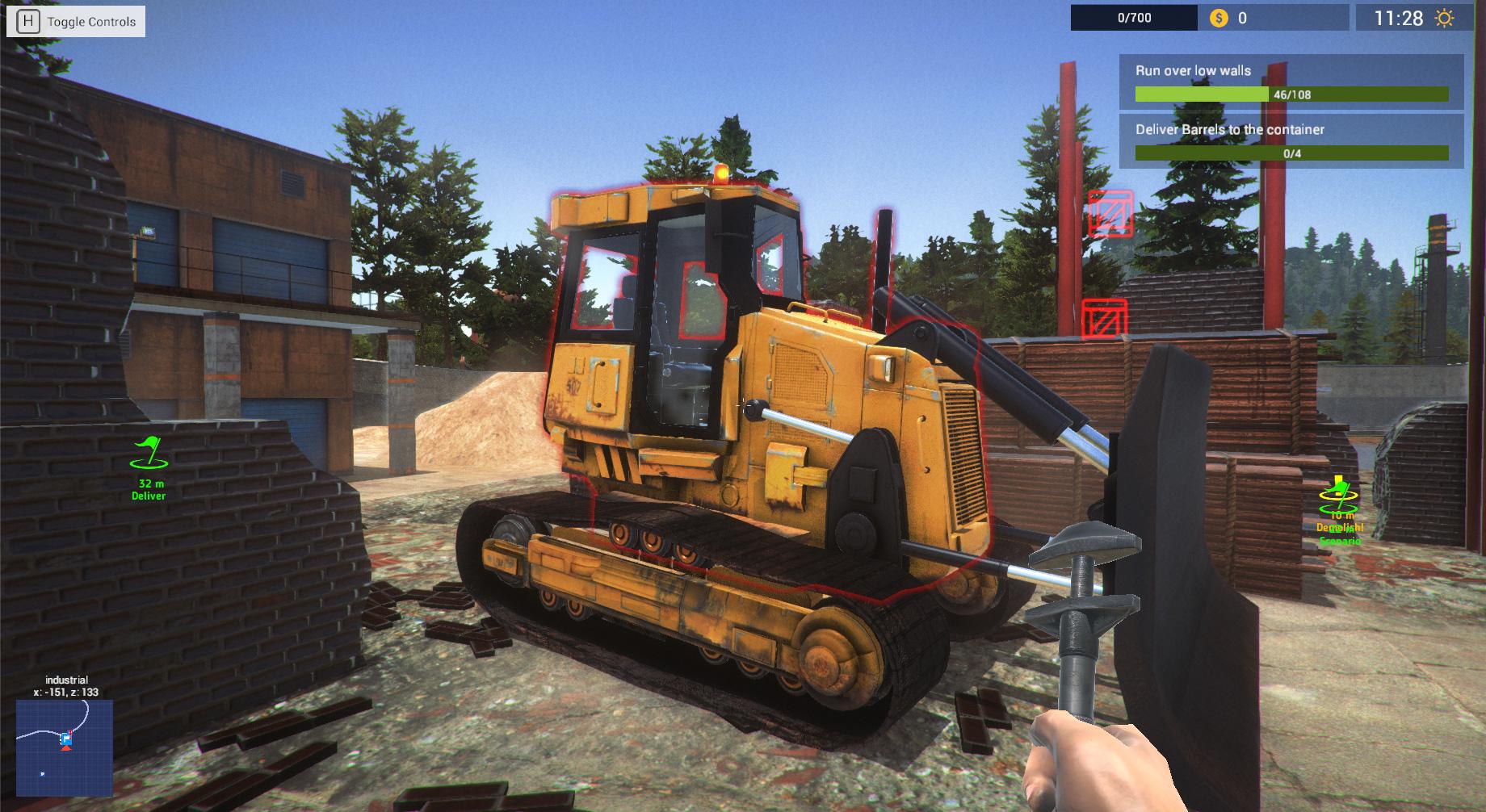
Task: Click the industrial location label above minimap
Action: (66, 680)
